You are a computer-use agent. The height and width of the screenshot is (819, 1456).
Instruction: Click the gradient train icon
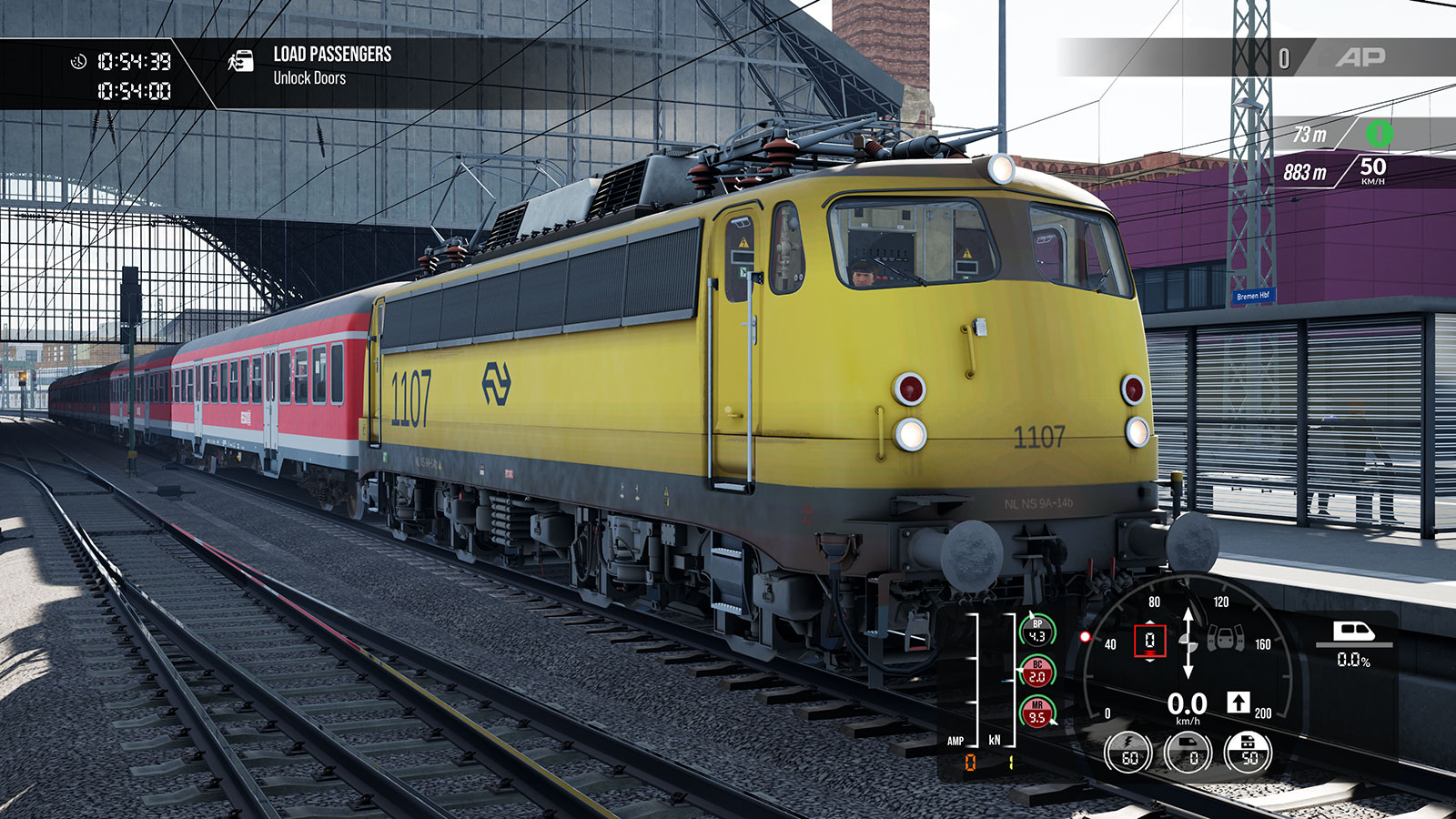point(1353,632)
